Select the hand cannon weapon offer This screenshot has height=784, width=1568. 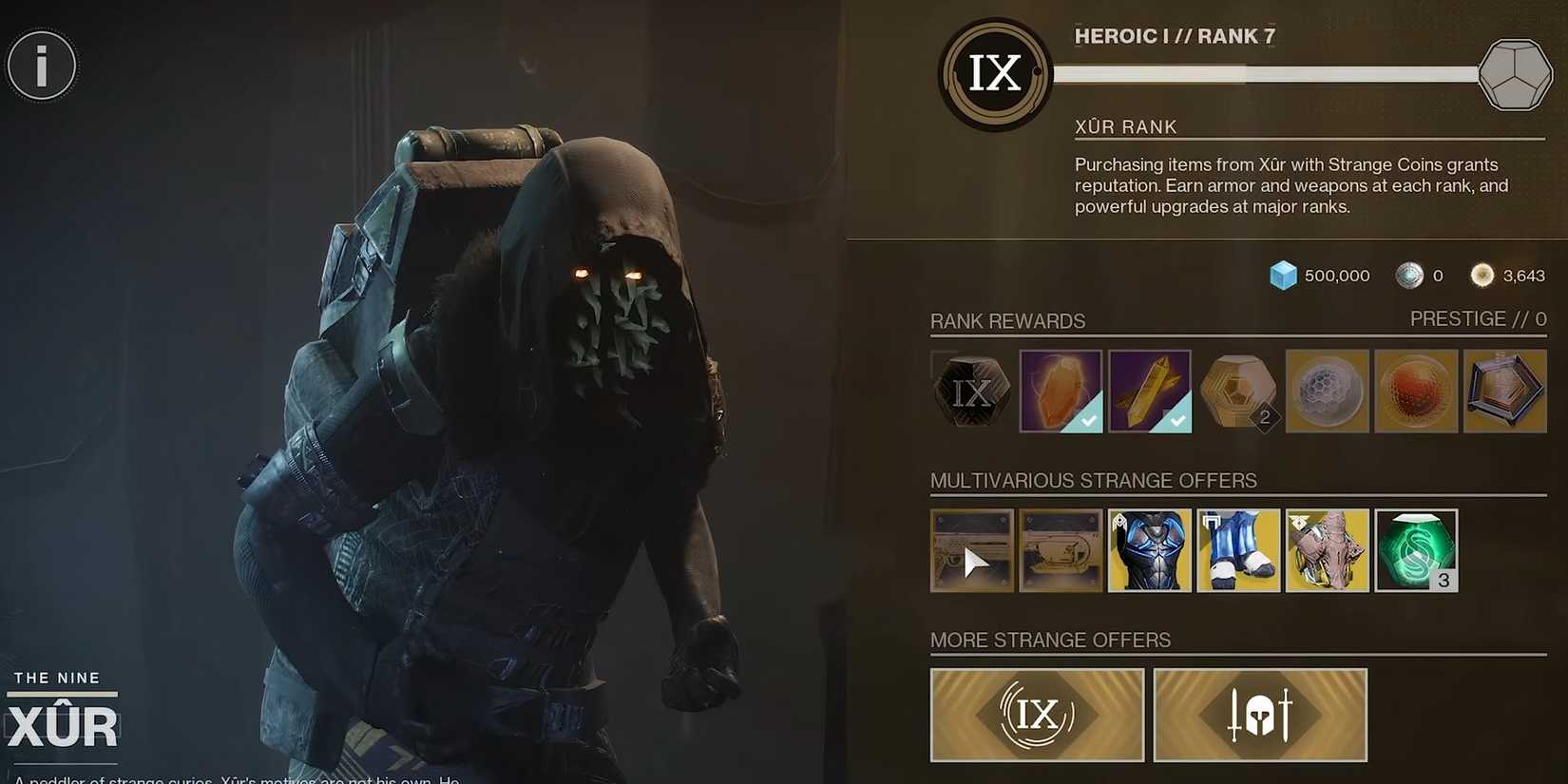click(971, 549)
